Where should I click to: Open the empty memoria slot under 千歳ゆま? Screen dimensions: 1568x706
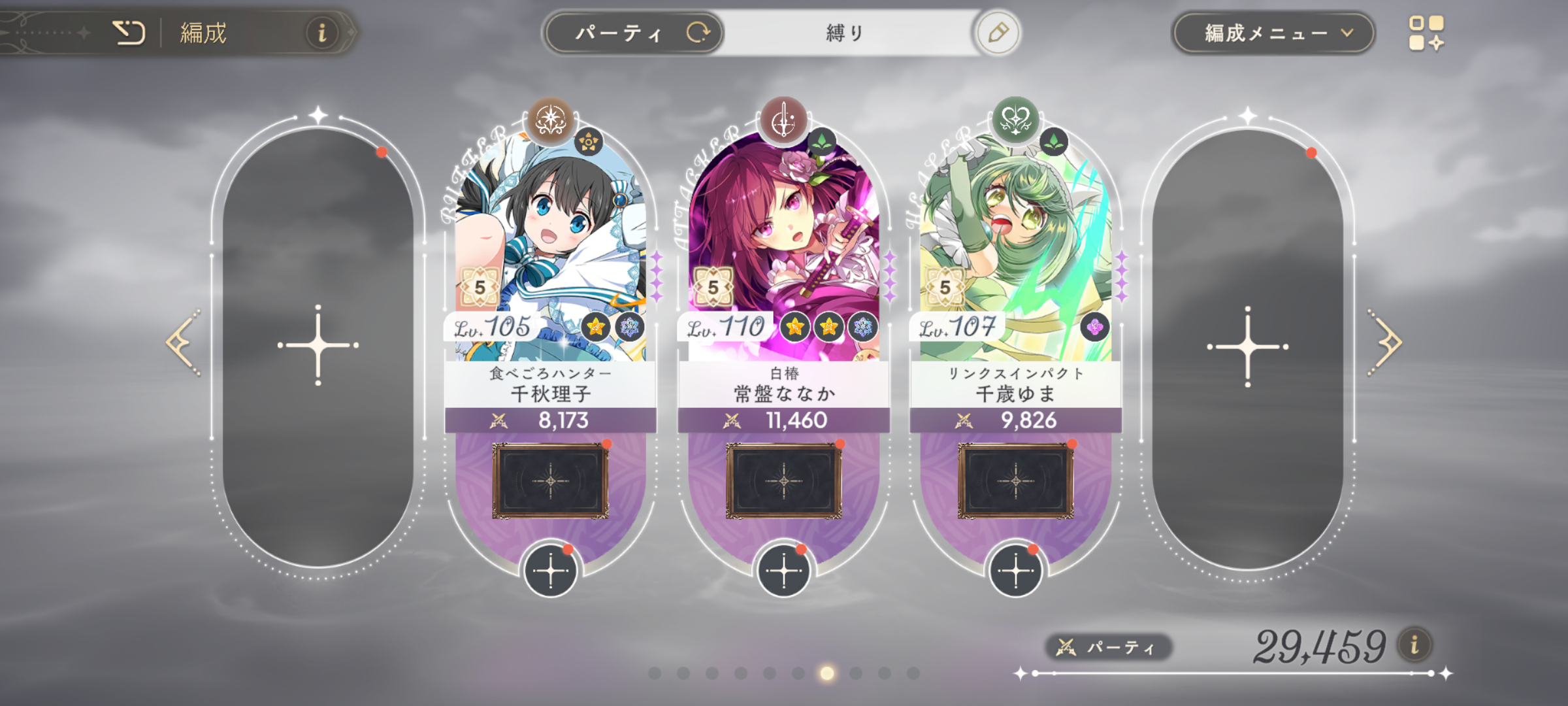click(1015, 481)
